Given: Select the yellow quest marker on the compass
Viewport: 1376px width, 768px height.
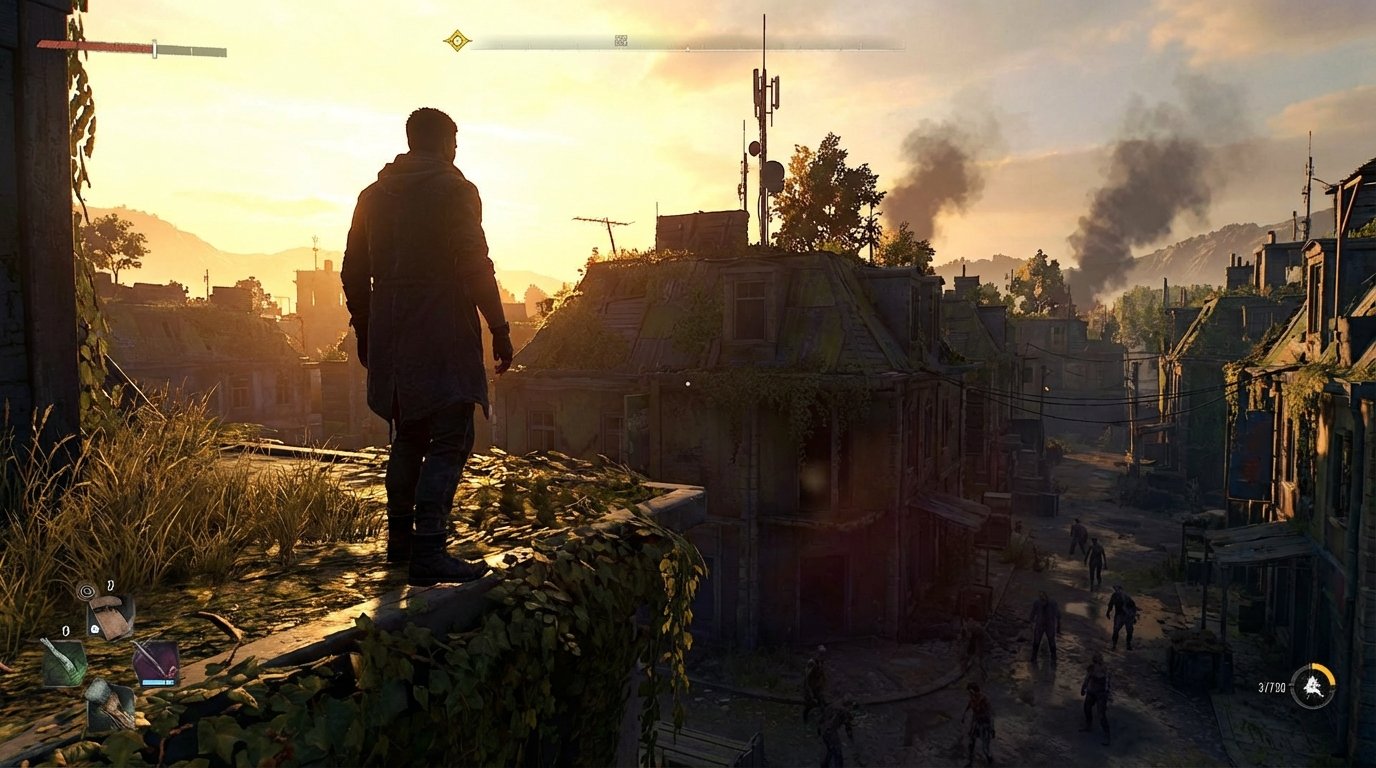Looking at the screenshot, I should point(456,39).
